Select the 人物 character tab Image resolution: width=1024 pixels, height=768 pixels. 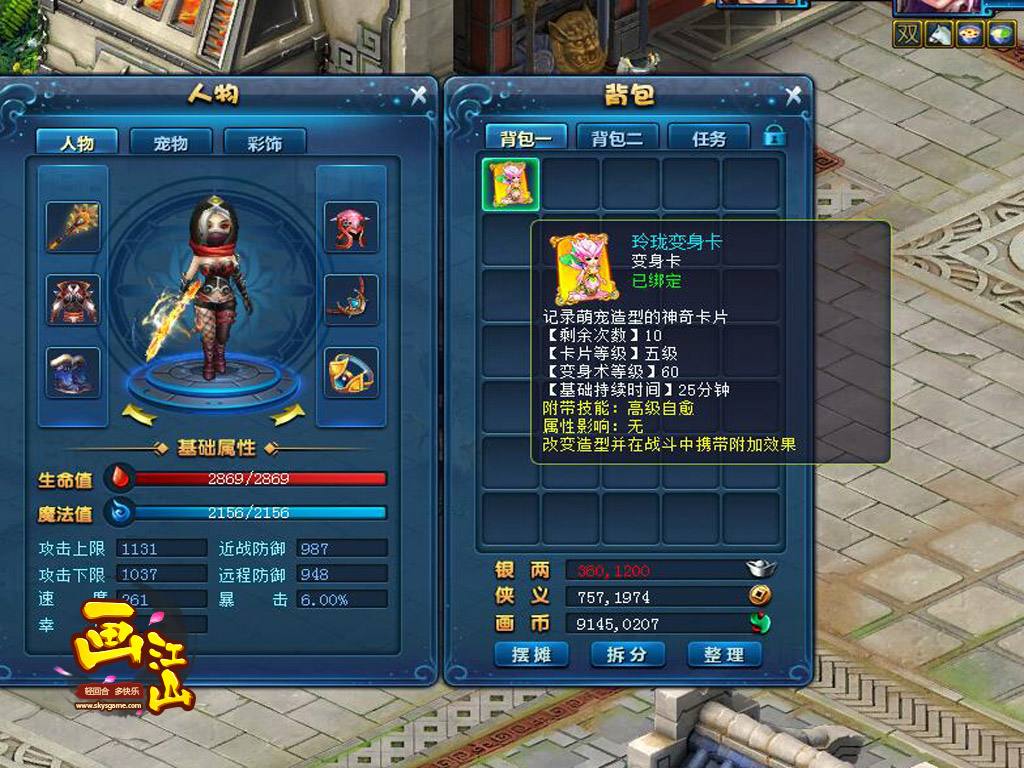tap(77, 143)
